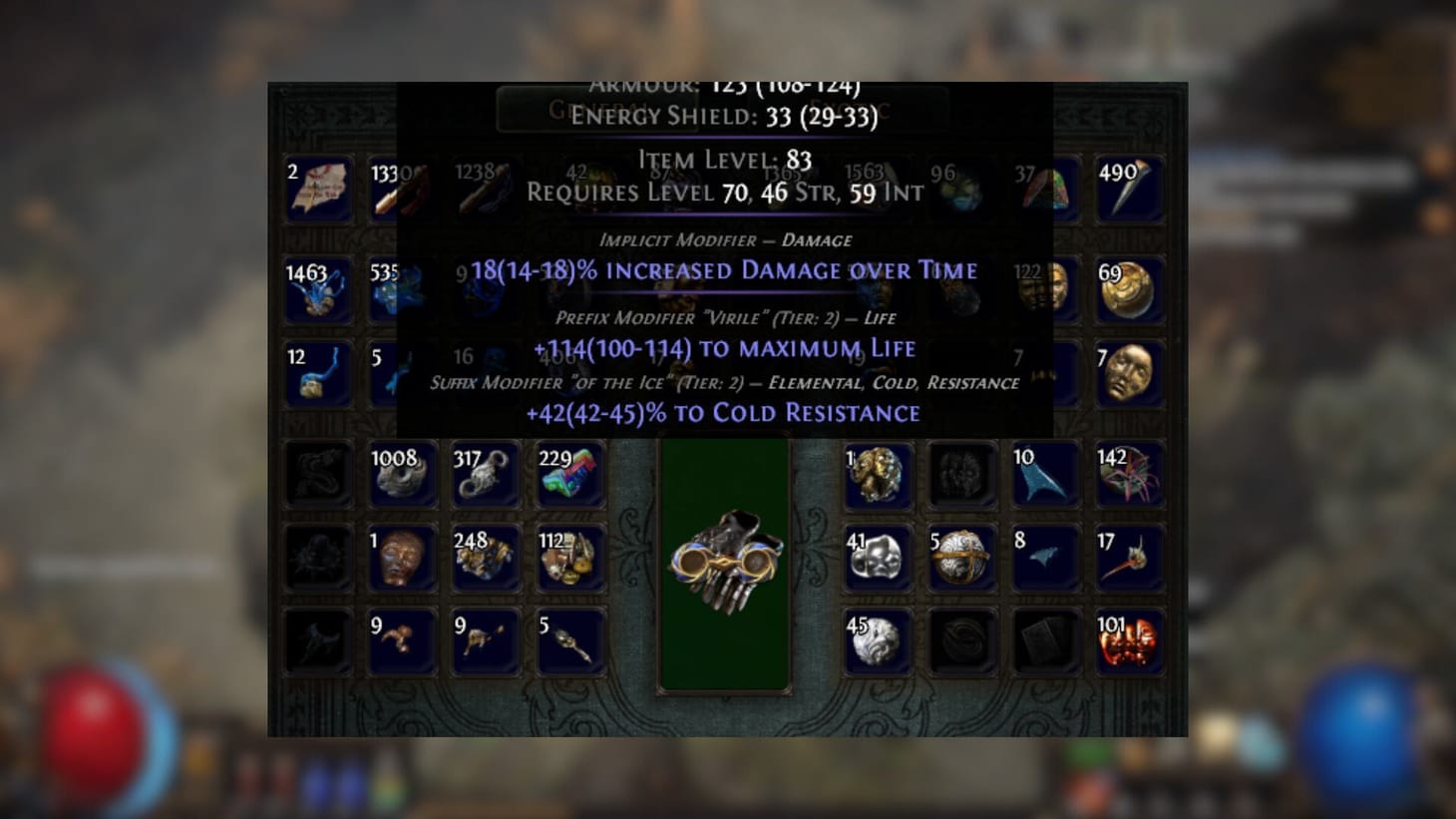1456x819 pixels.
Task: Click the darkened empty stash slot bottom left
Action: pyautogui.click(x=318, y=640)
